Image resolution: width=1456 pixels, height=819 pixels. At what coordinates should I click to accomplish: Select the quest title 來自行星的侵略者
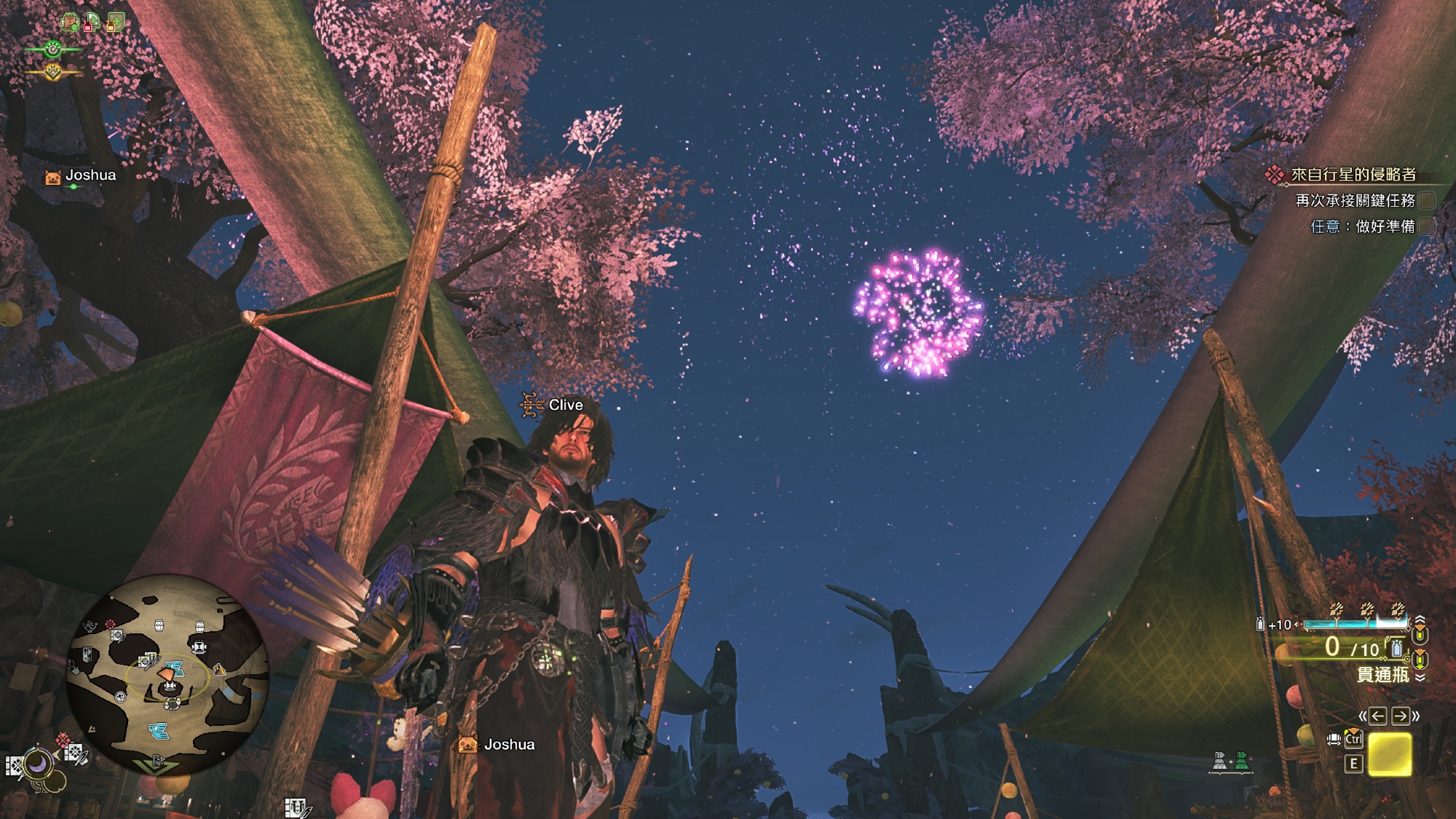[1353, 175]
